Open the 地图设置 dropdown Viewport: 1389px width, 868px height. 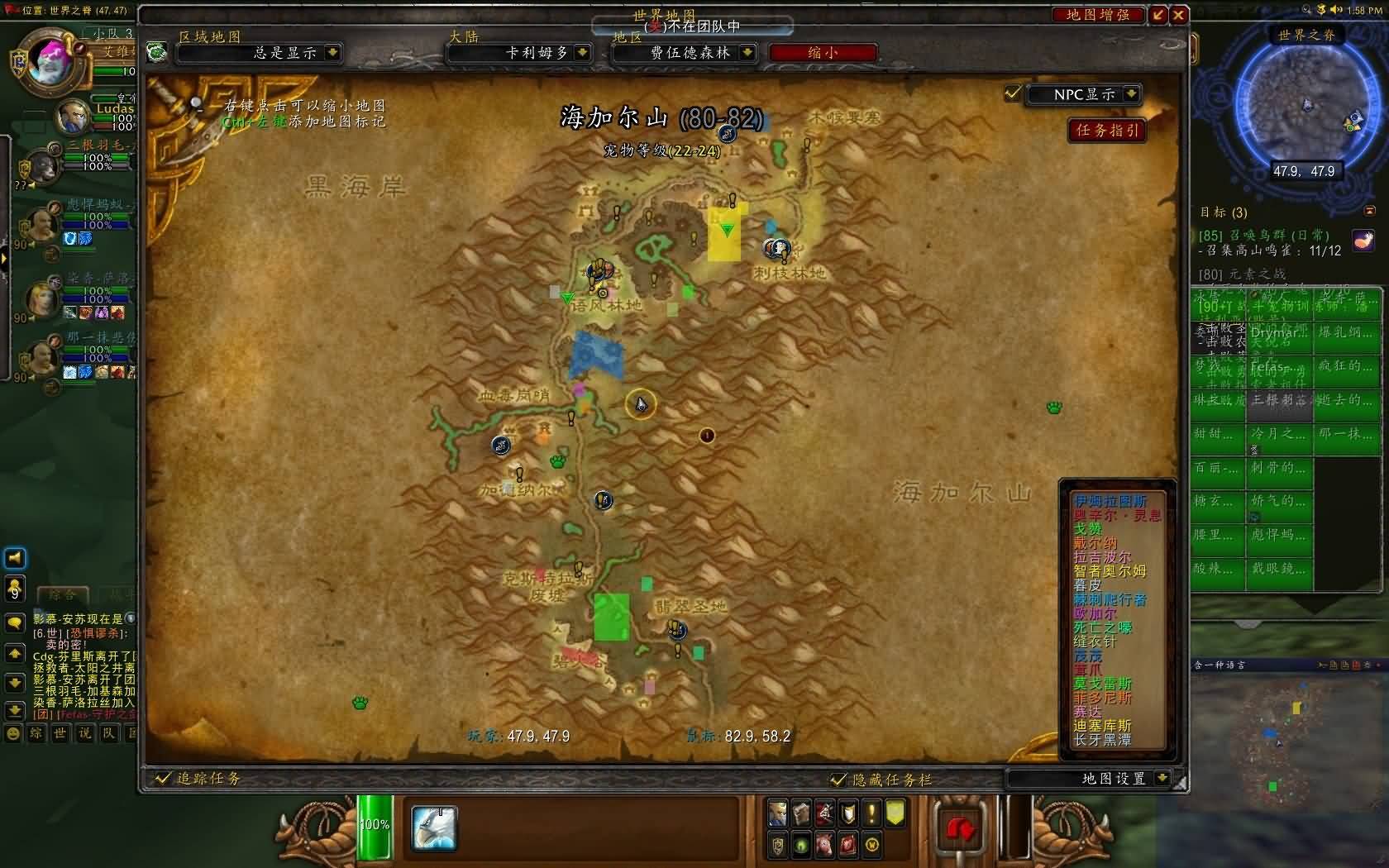point(1162,778)
